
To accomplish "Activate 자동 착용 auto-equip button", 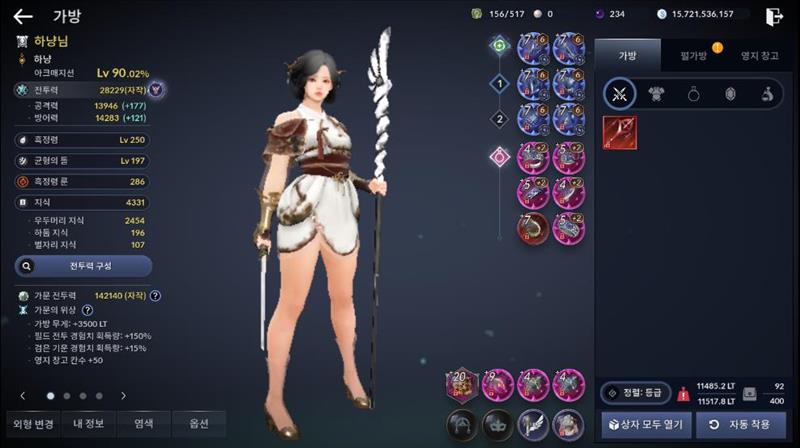I will (741, 425).
